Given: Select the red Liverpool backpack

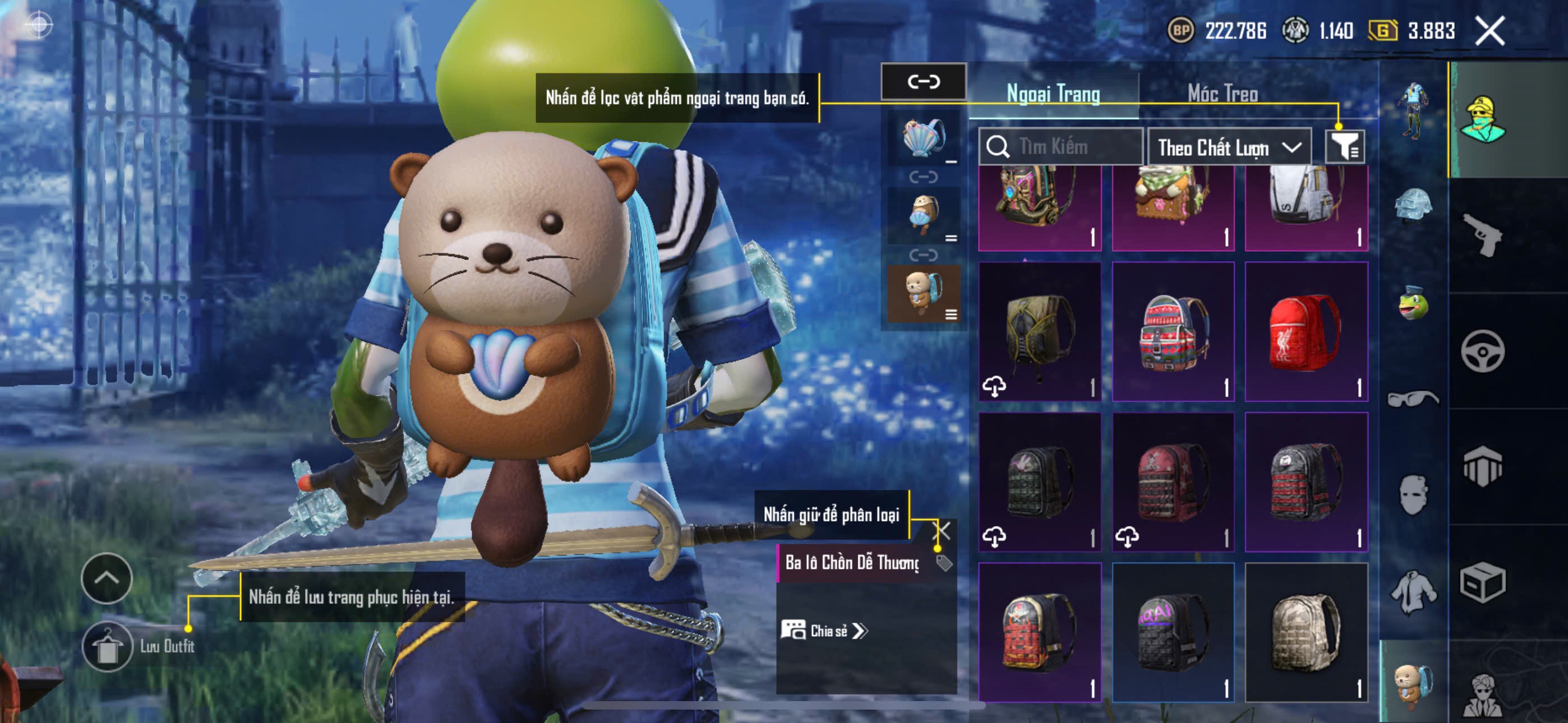Looking at the screenshot, I should tap(1306, 332).
